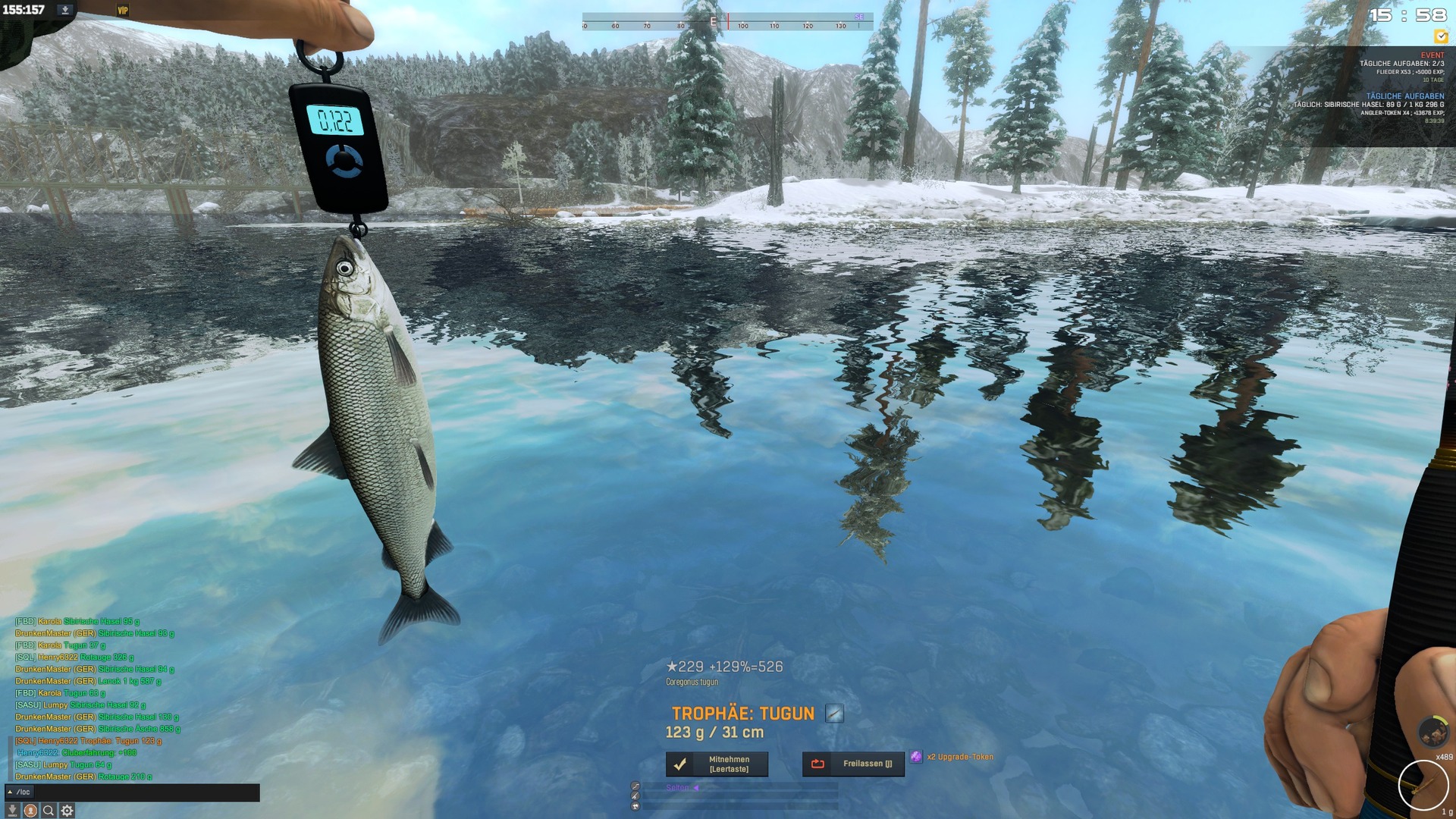The width and height of the screenshot is (1456, 819).
Task: Open the Tägliche Aufgaben task tracker
Action: click(x=1404, y=96)
